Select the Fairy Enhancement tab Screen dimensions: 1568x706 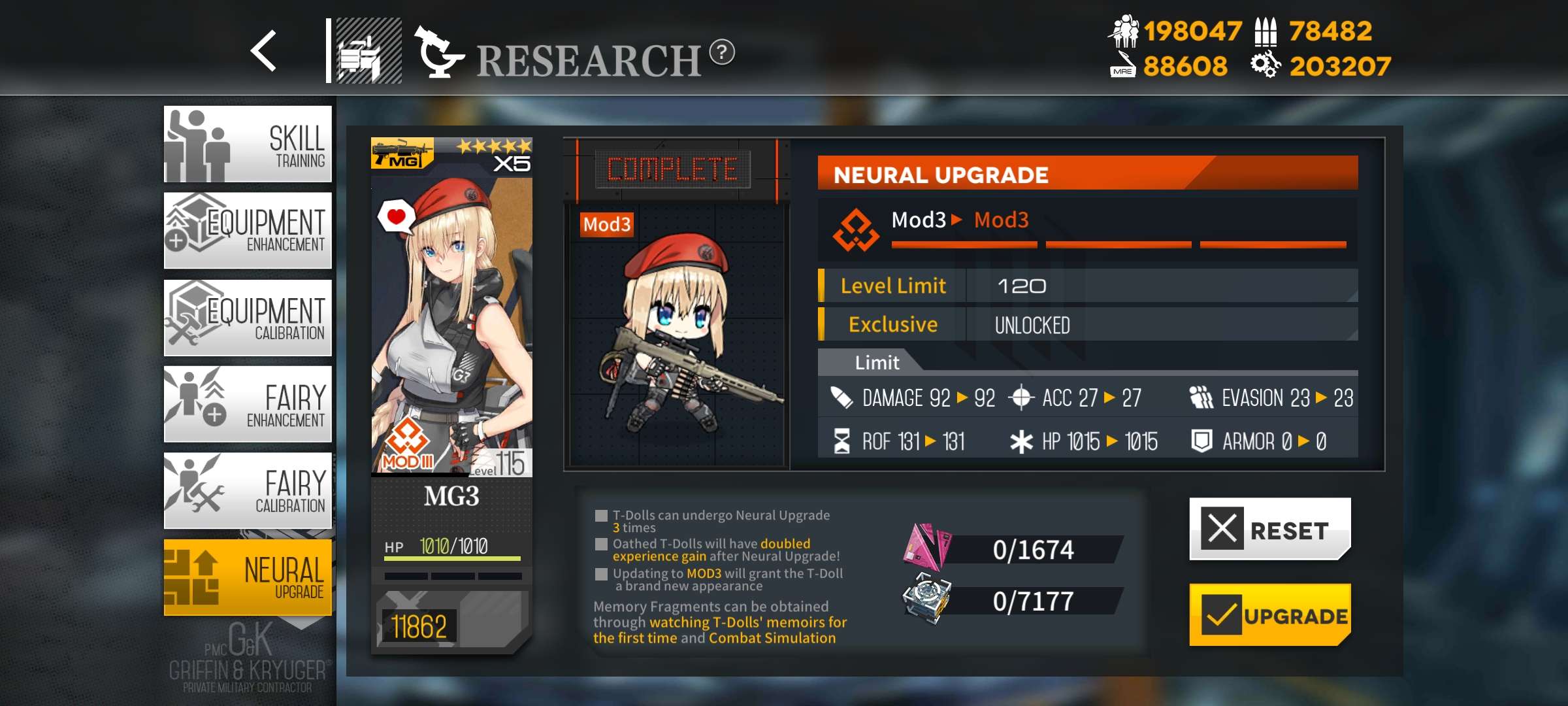pyautogui.click(x=248, y=404)
